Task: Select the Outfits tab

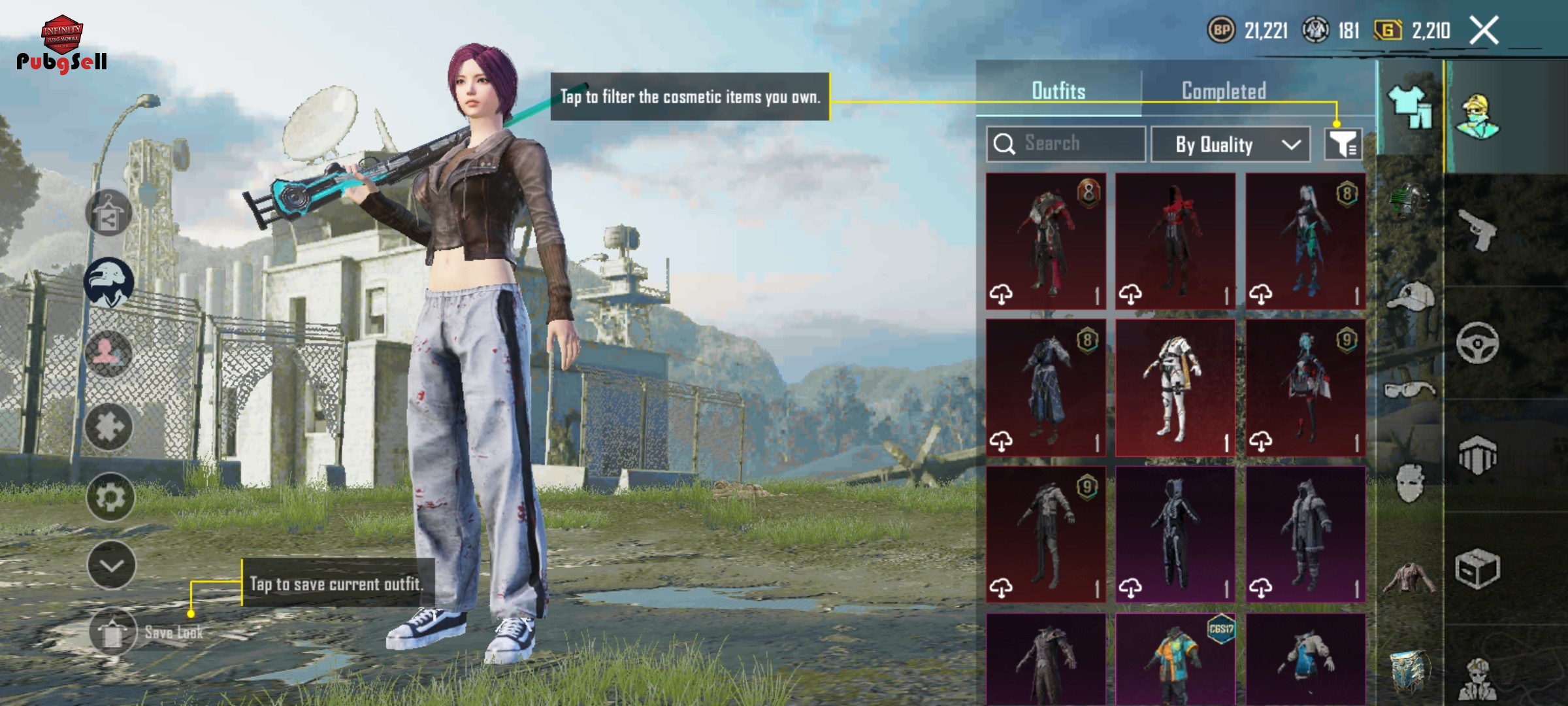Action: point(1058,91)
